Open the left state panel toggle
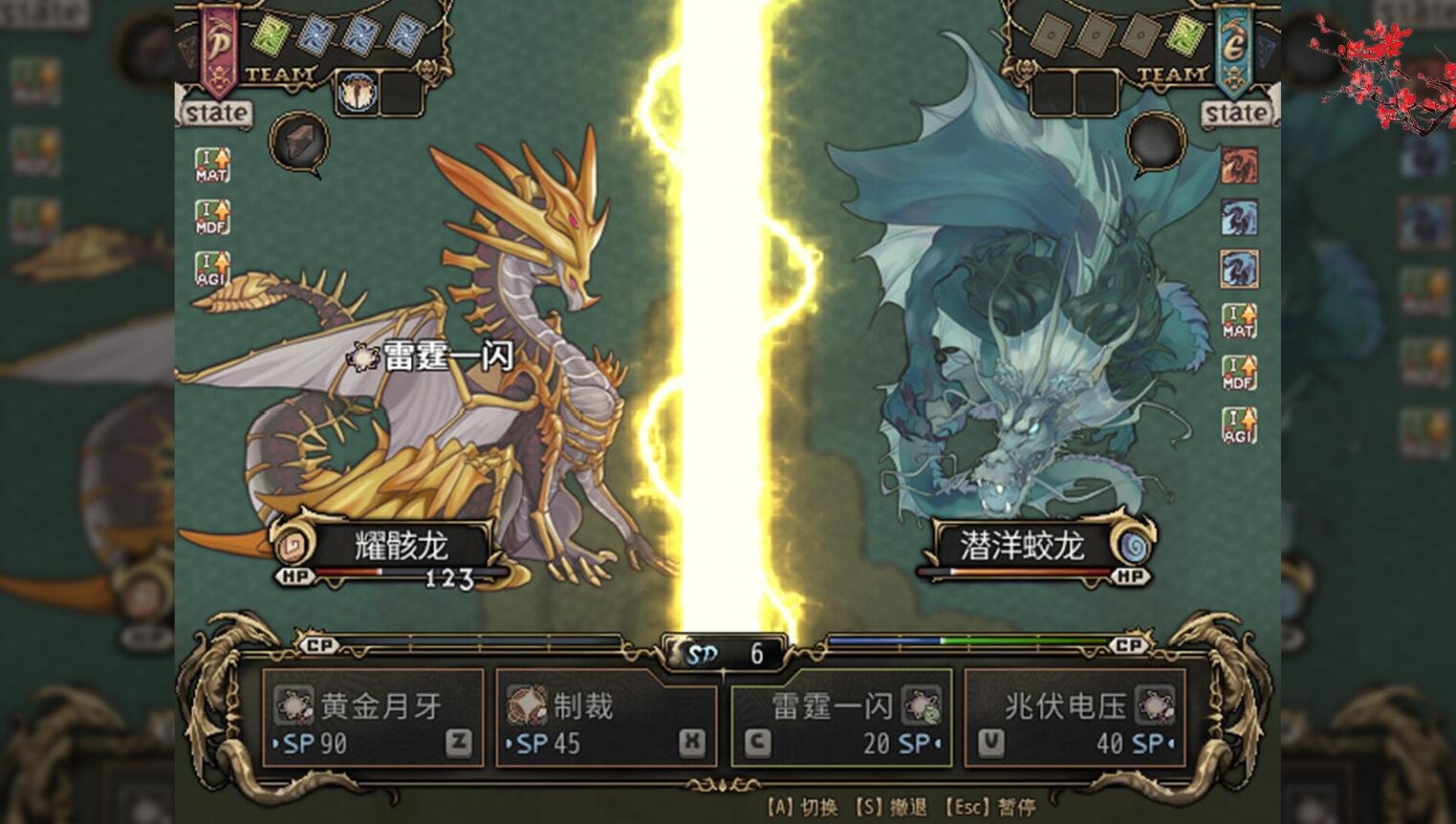 [215, 113]
